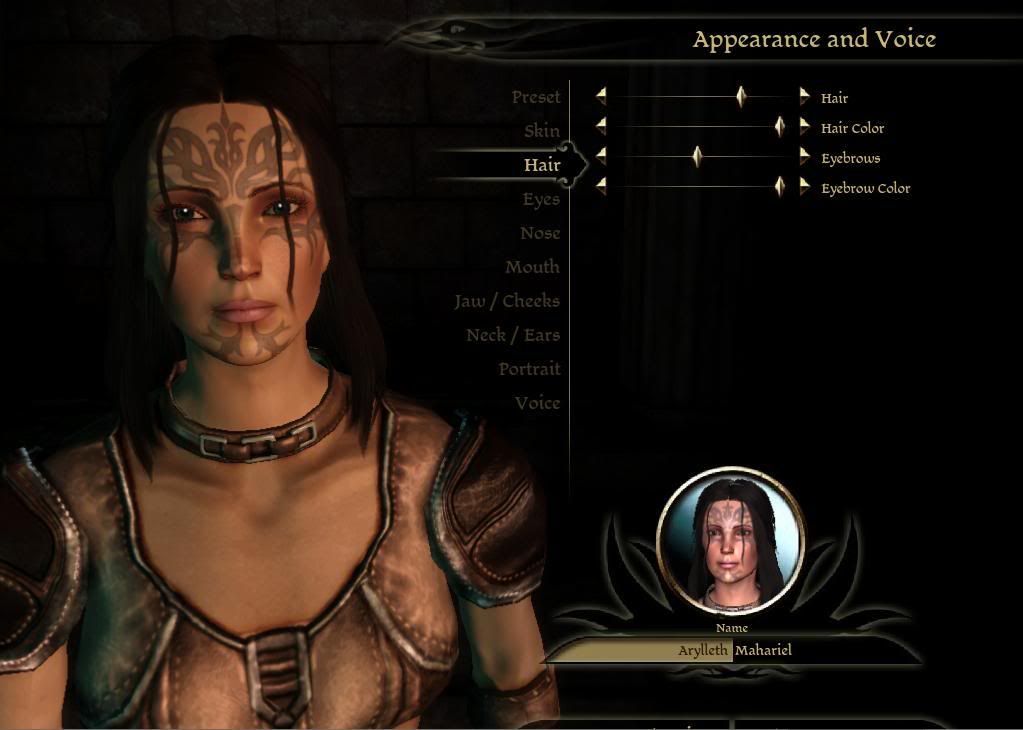The image size is (1023, 730).
Task: Click the Hair Color slider handle
Action: tap(780, 127)
